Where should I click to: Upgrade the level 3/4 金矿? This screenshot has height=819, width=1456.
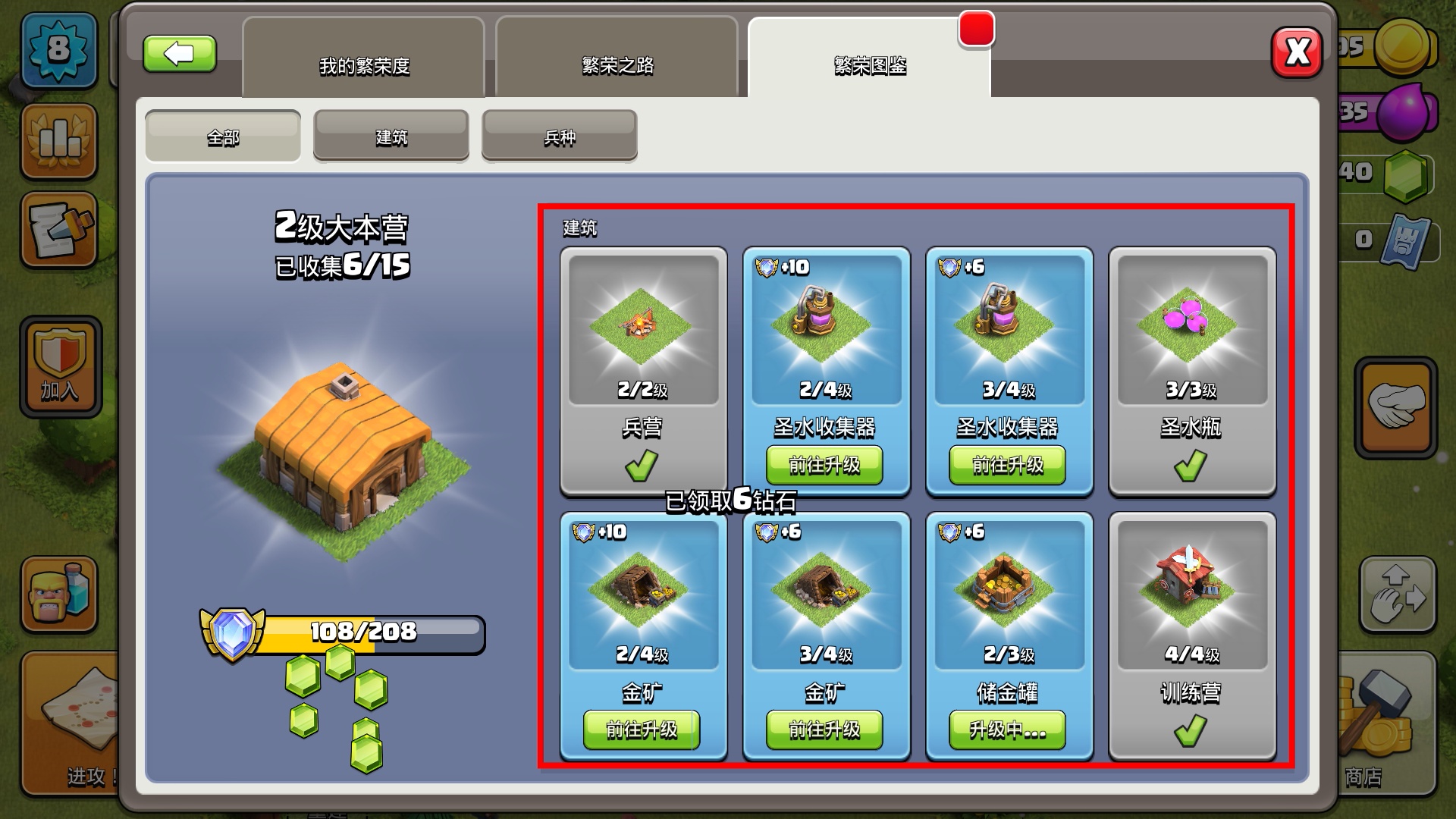tap(824, 730)
